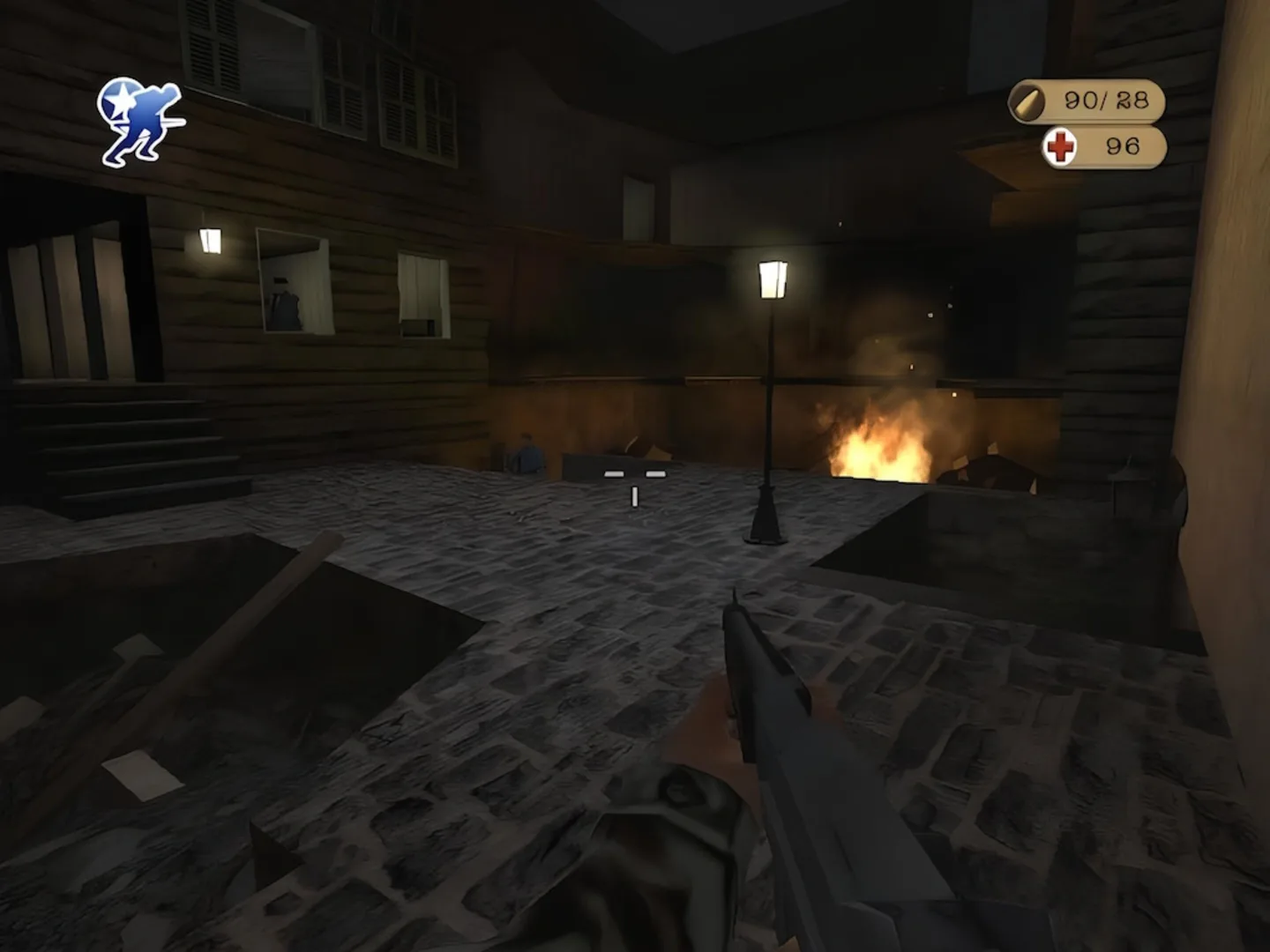This screenshot has height=952, width=1270.
Task: Click the red cross health icon
Action: coord(1060,146)
